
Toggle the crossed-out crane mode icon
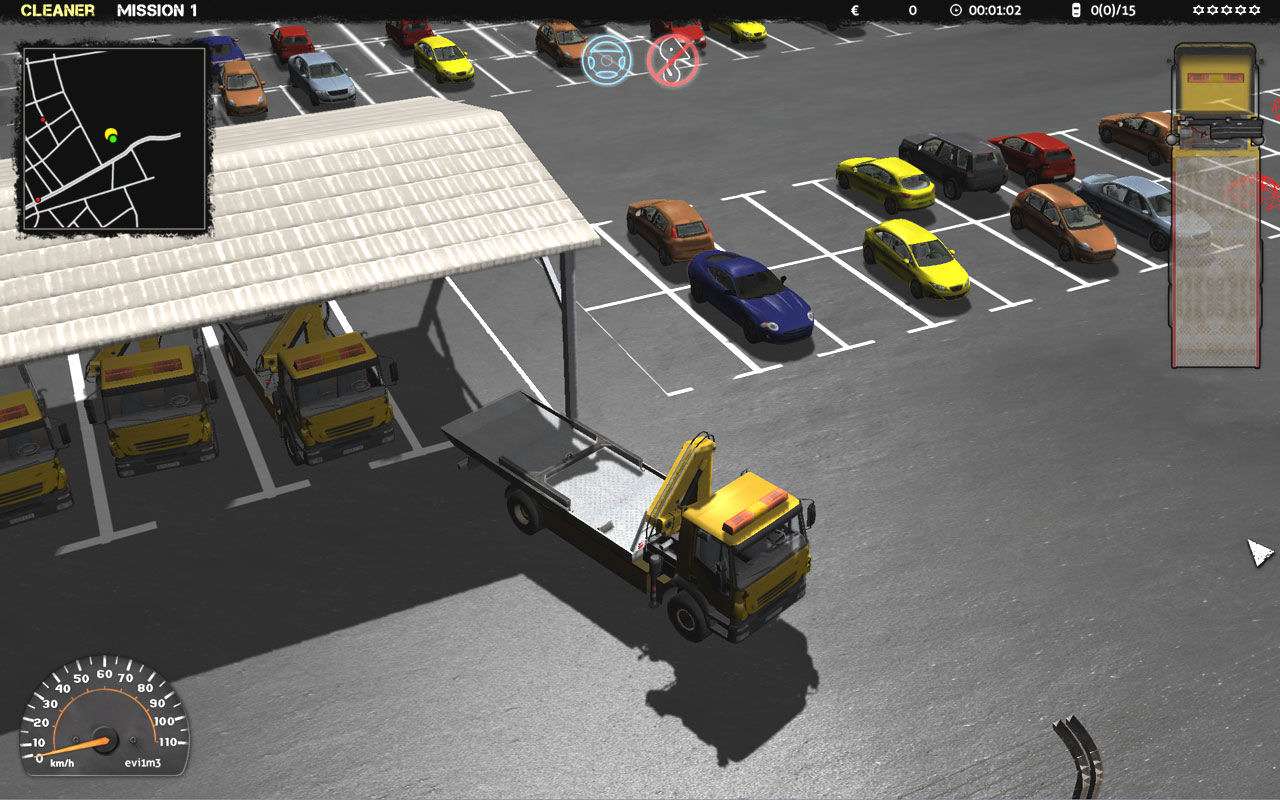point(672,61)
